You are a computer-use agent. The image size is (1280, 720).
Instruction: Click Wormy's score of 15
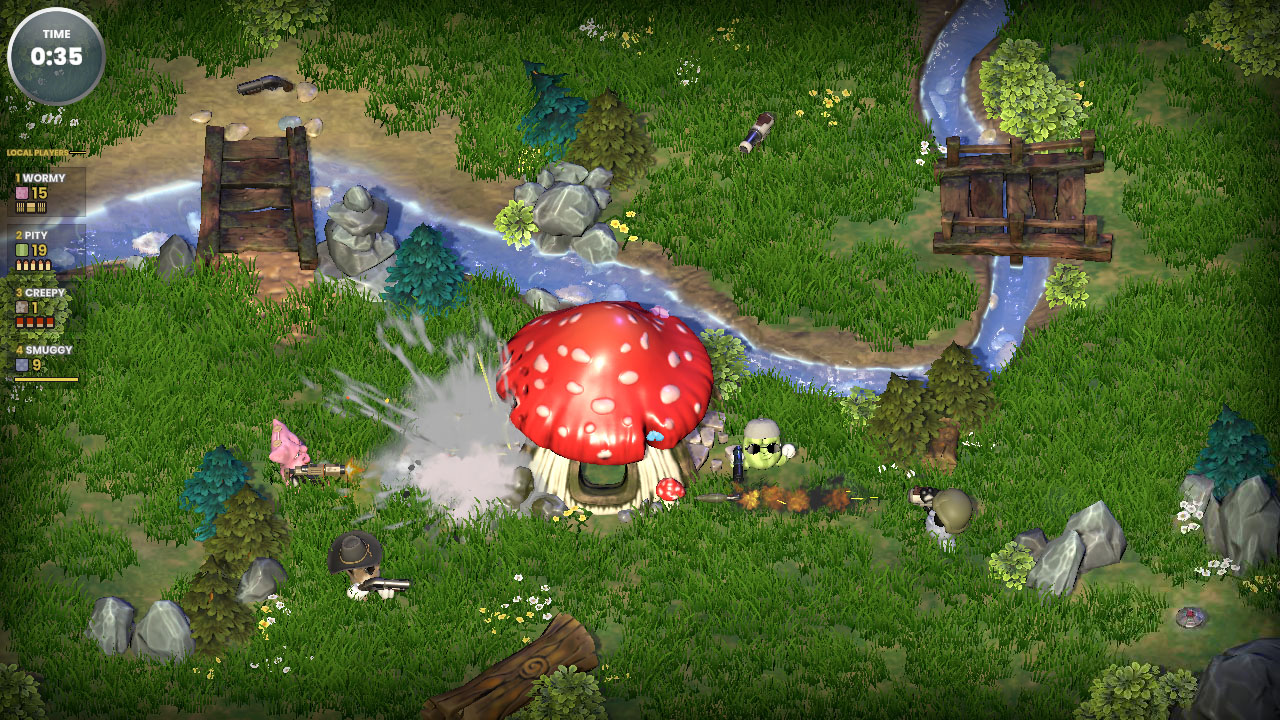[39, 193]
